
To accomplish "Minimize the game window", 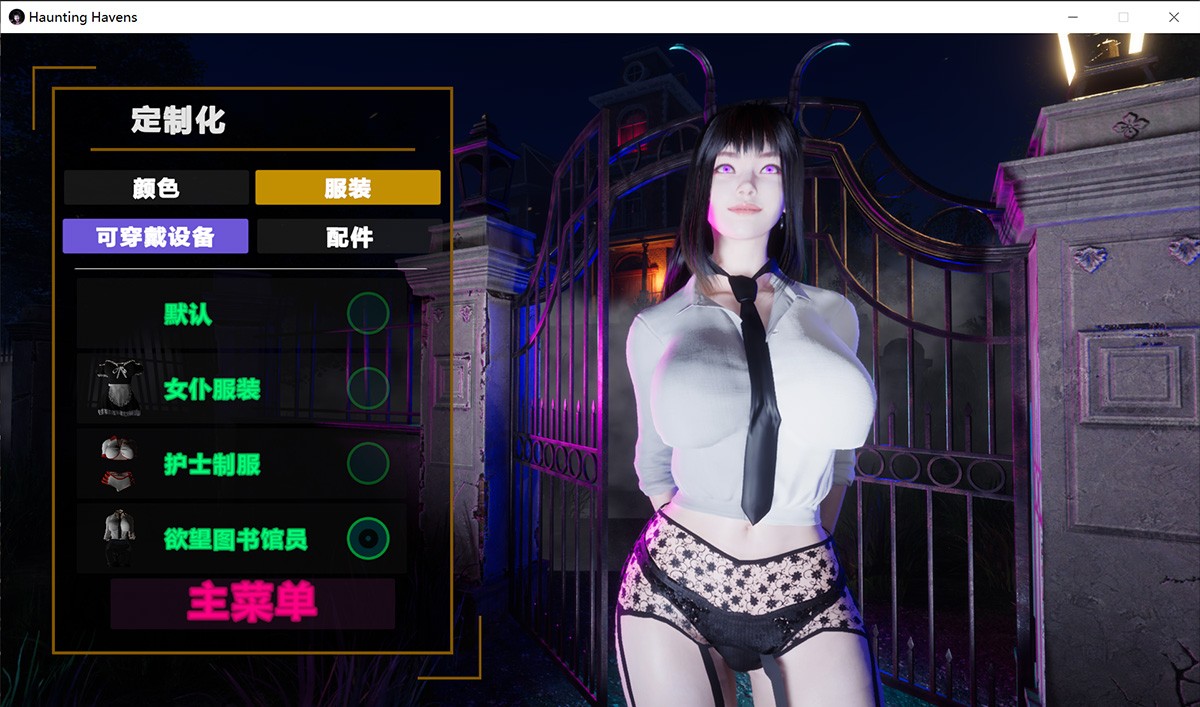I will coord(1073,17).
